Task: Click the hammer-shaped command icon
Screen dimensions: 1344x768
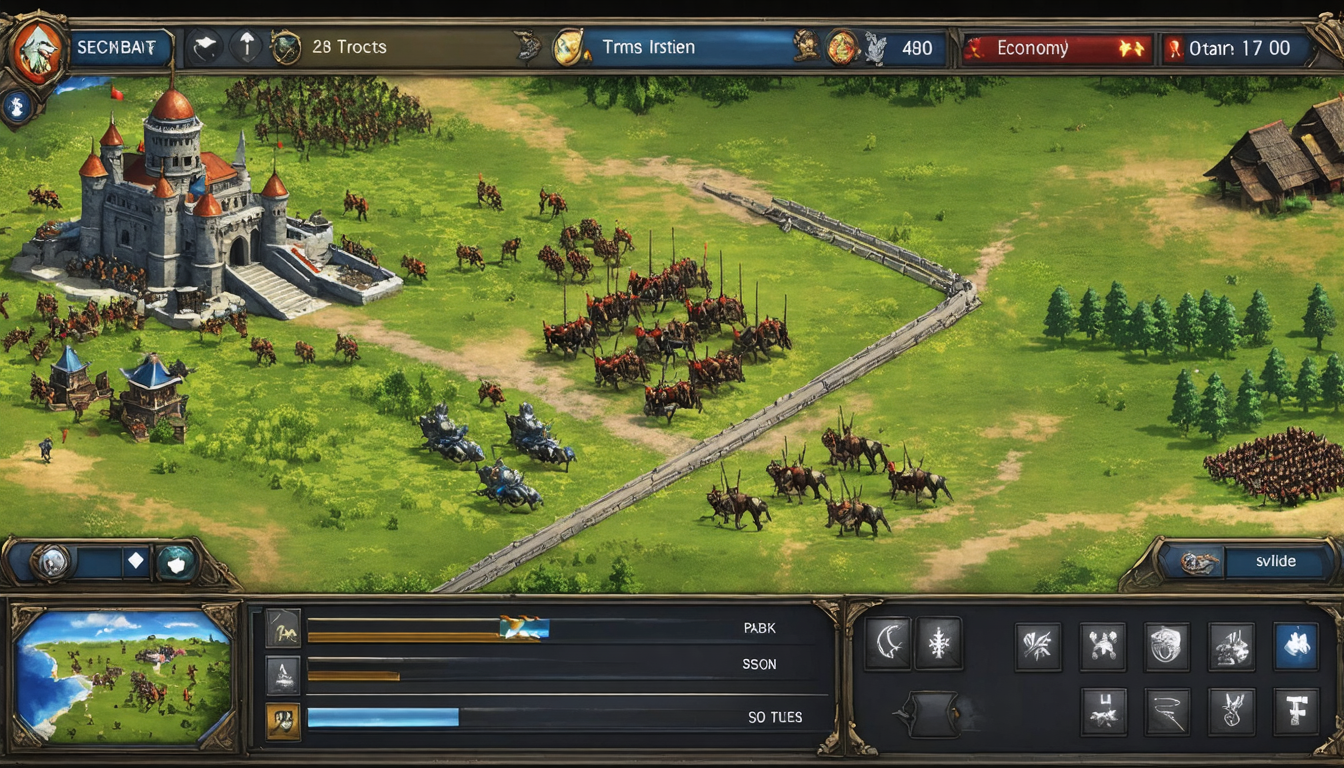Action: [1295, 711]
